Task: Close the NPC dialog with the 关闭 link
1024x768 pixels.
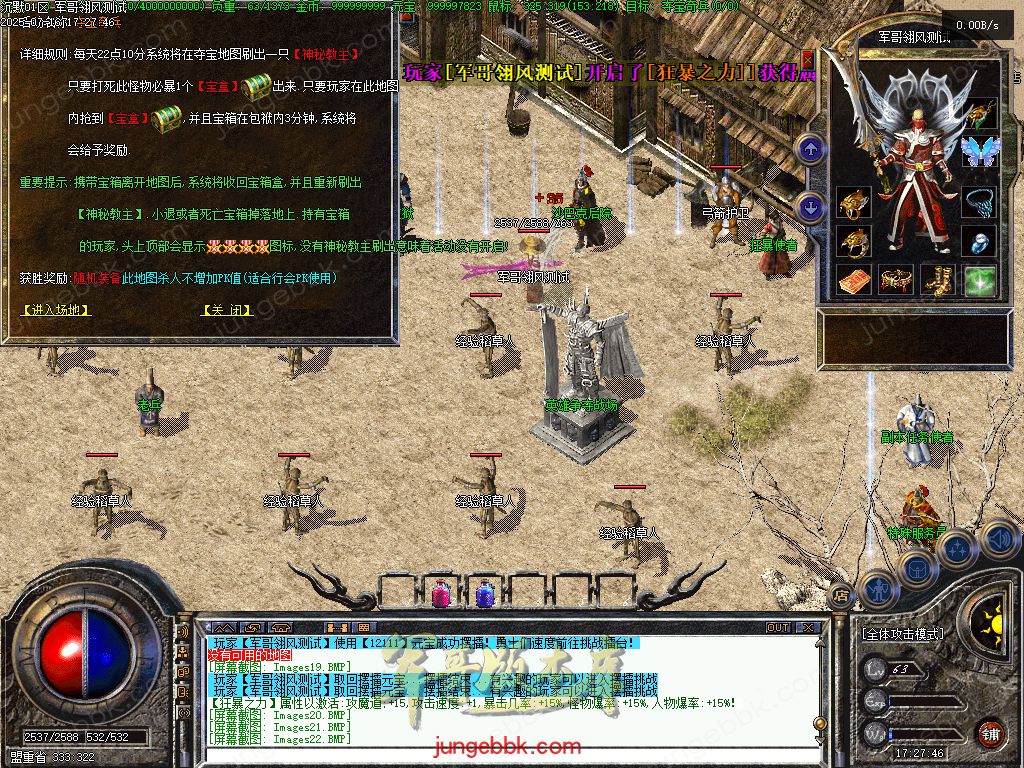Action: tap(227, 310)
